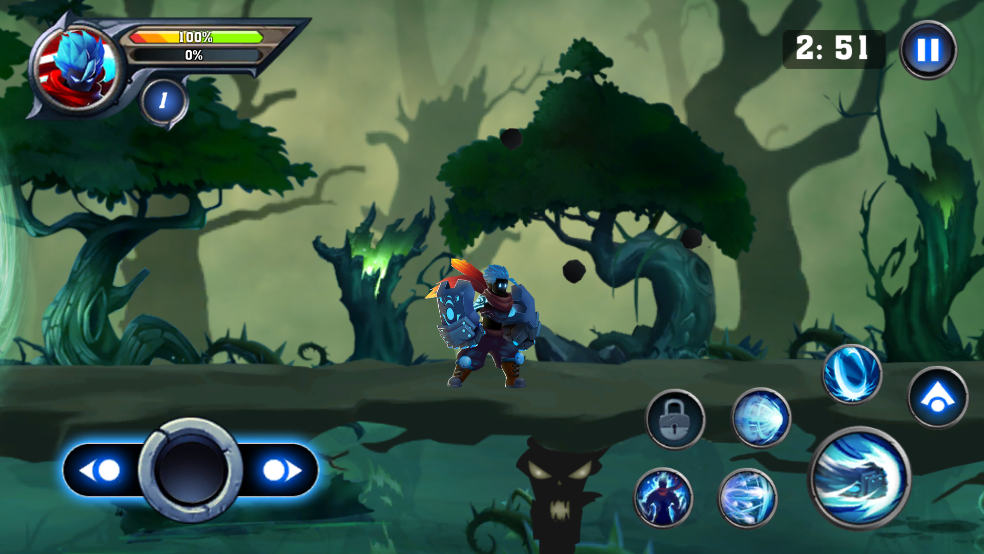
Task: Use the large gauntlet punch attack
Action: pyautogui.click(x=859, y=478)
